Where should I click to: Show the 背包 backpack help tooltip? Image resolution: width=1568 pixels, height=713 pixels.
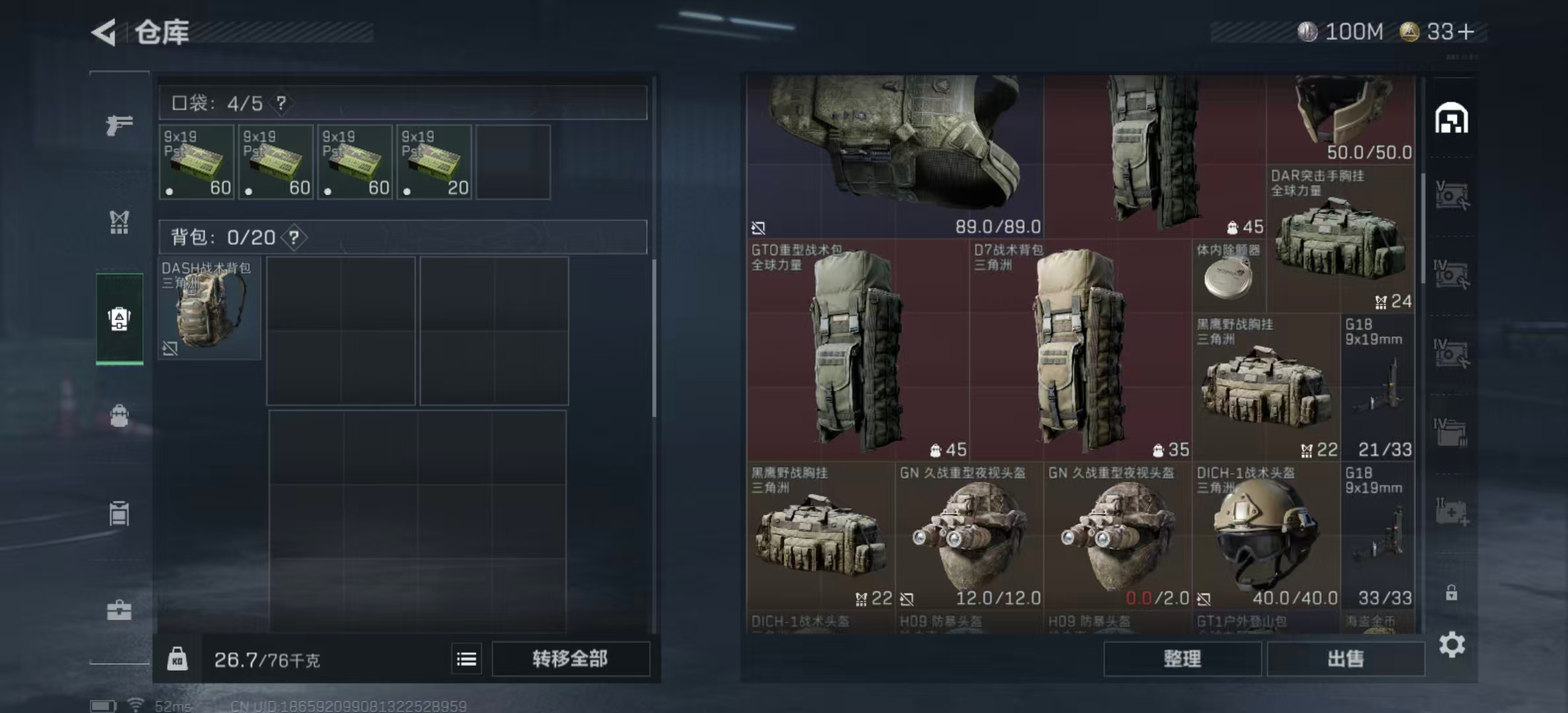[294, 237]
